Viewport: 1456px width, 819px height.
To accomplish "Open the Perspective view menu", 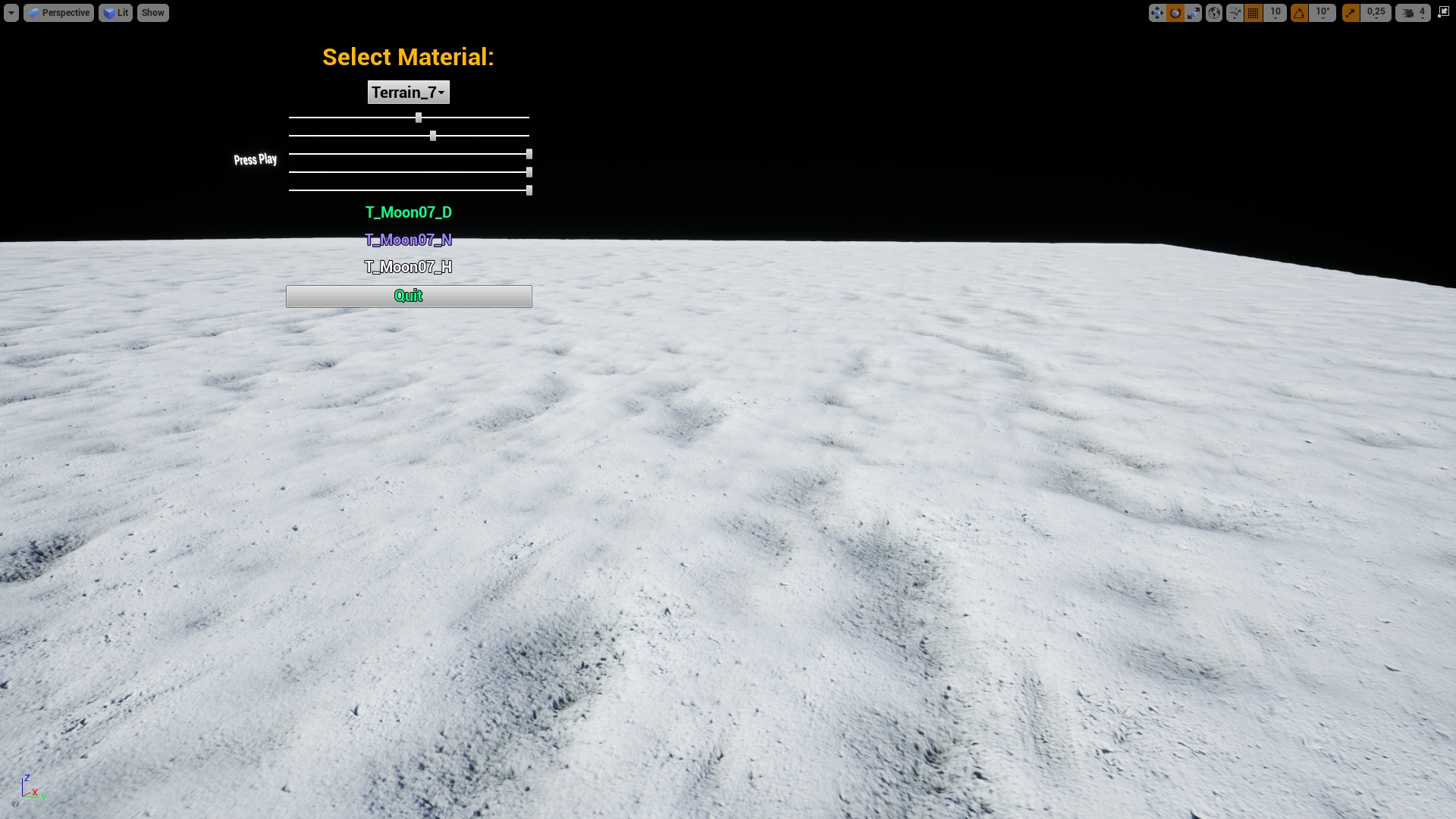I will pos(59,12).
